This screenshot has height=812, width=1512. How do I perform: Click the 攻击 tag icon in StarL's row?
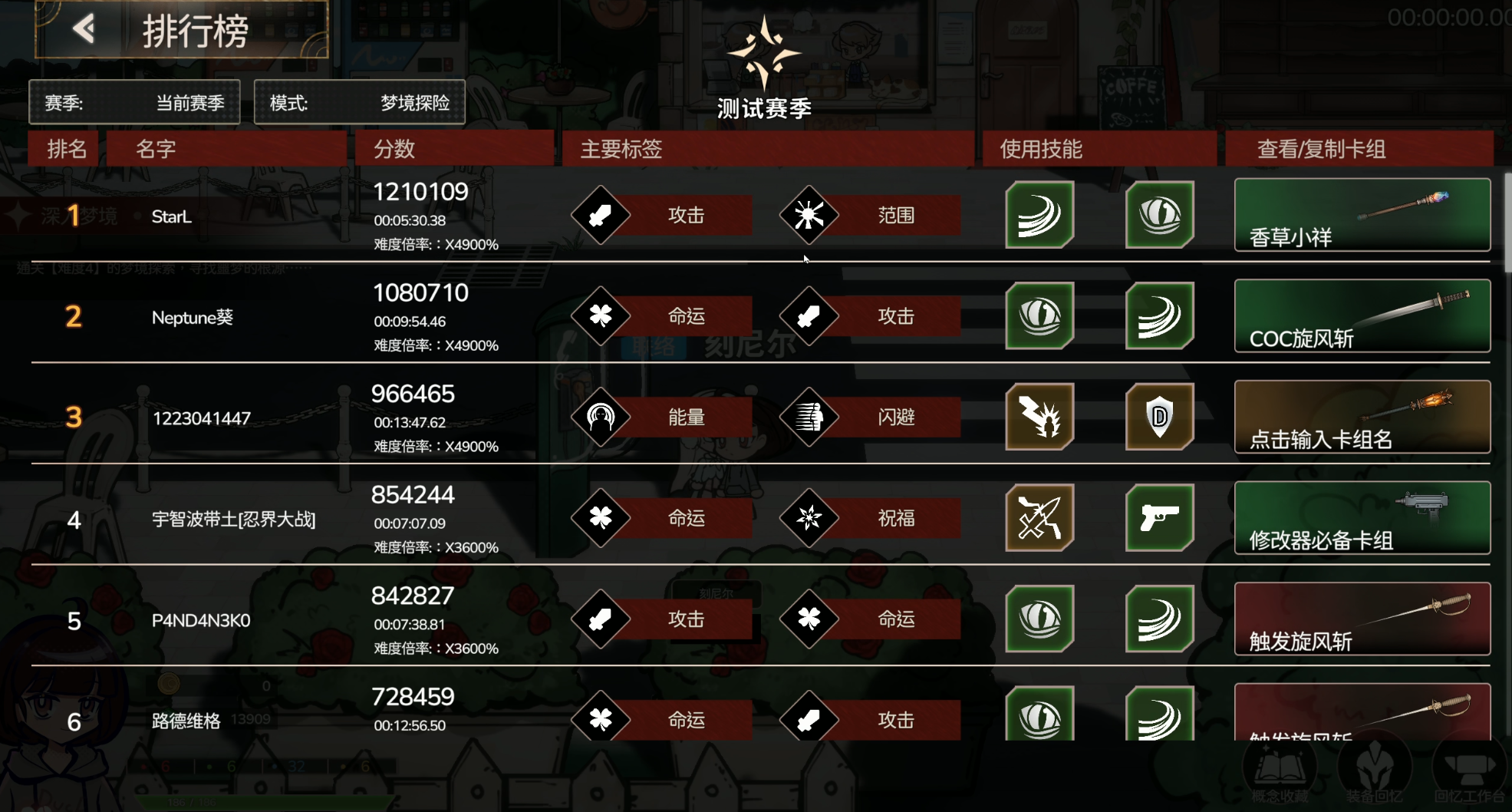[602, 216]
